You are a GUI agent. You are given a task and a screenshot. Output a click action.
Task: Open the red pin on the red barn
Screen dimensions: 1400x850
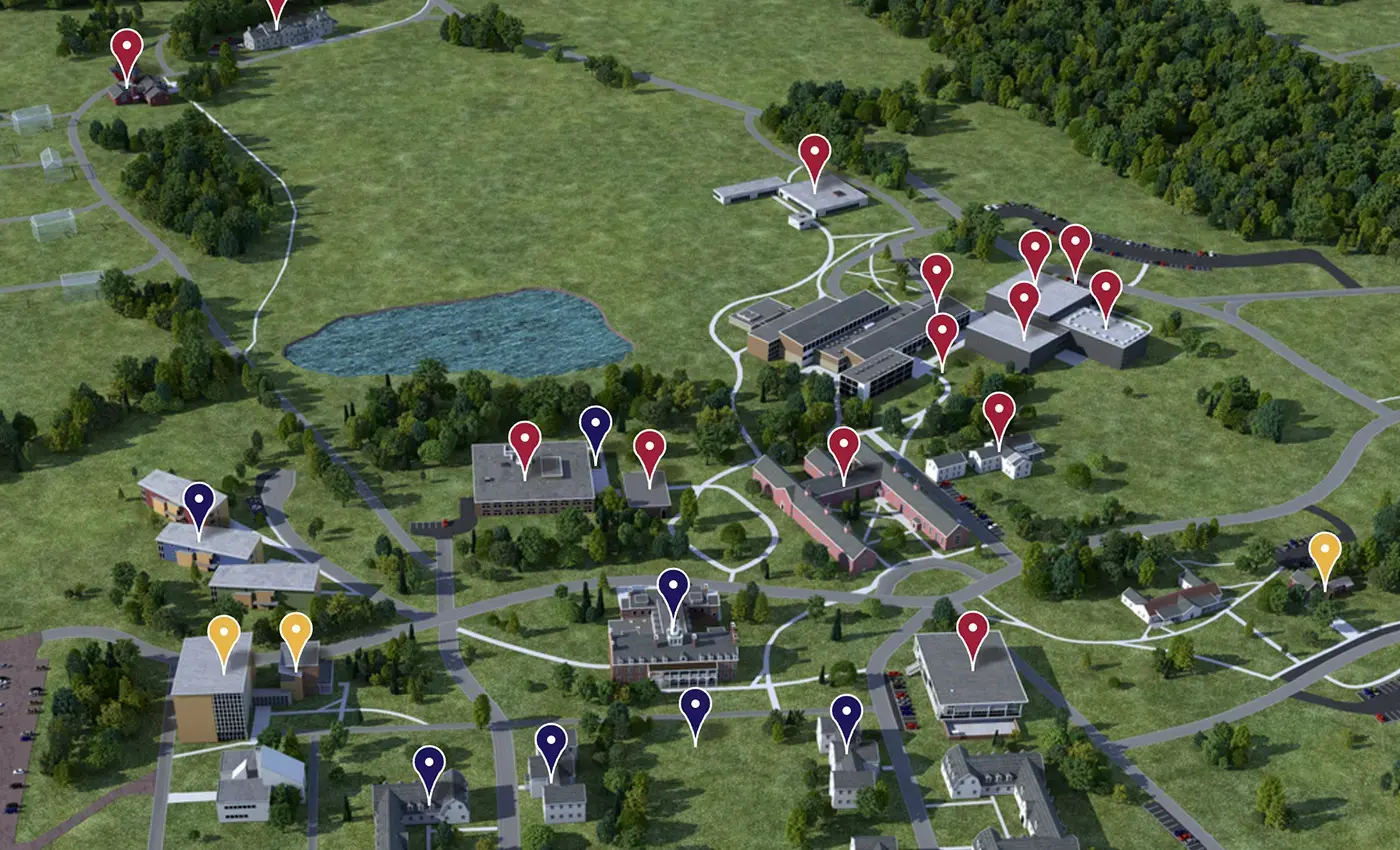(x=127, y=48)
